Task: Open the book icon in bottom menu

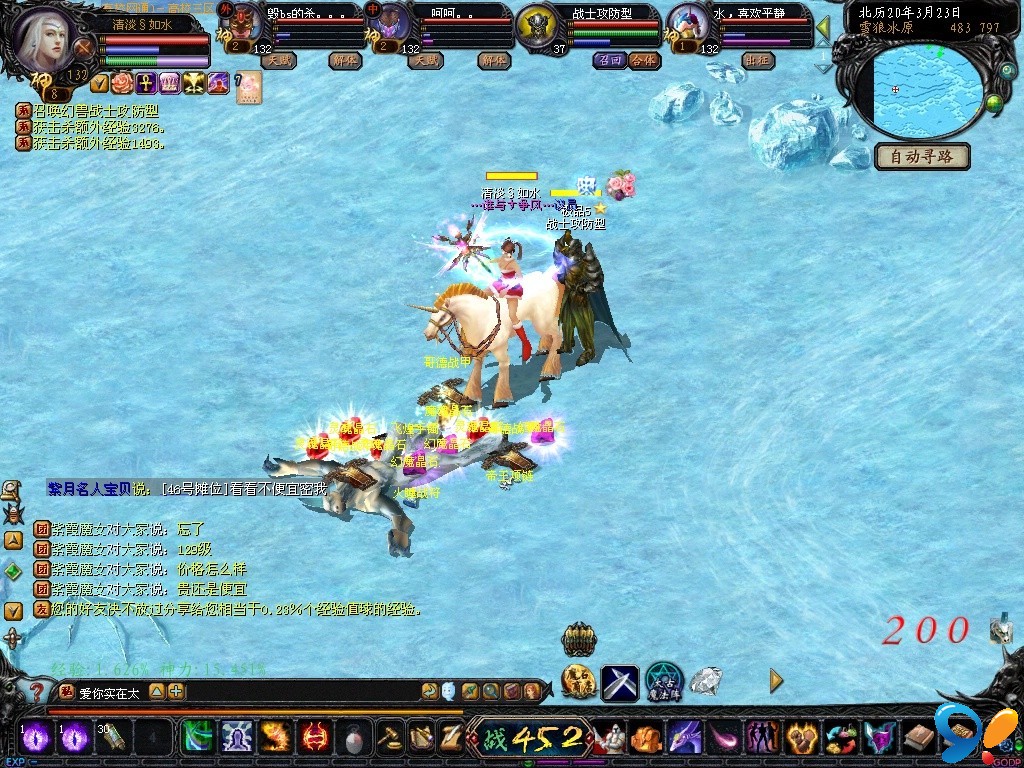Action: click(x=919, y=739)
